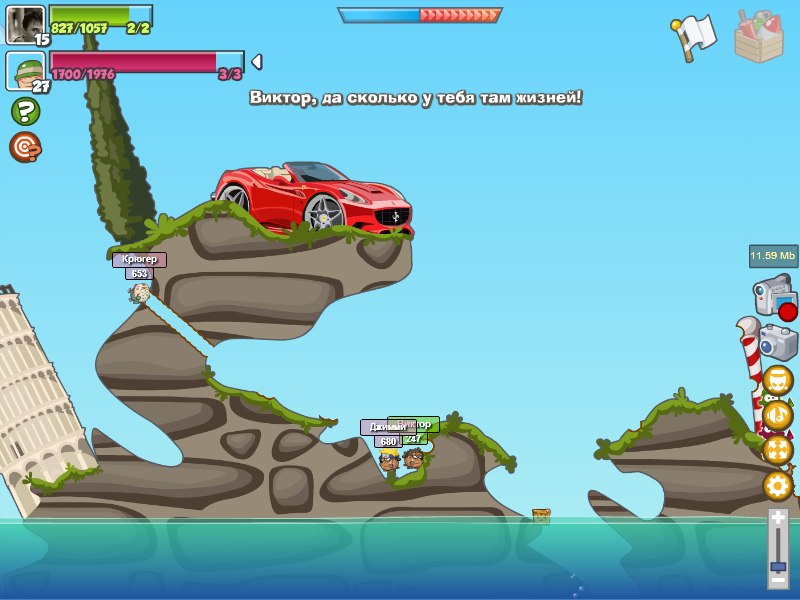The width and height of the screenshot is (800, 600).
Task: Click the round yellow button above the music note
Action: 777,381
